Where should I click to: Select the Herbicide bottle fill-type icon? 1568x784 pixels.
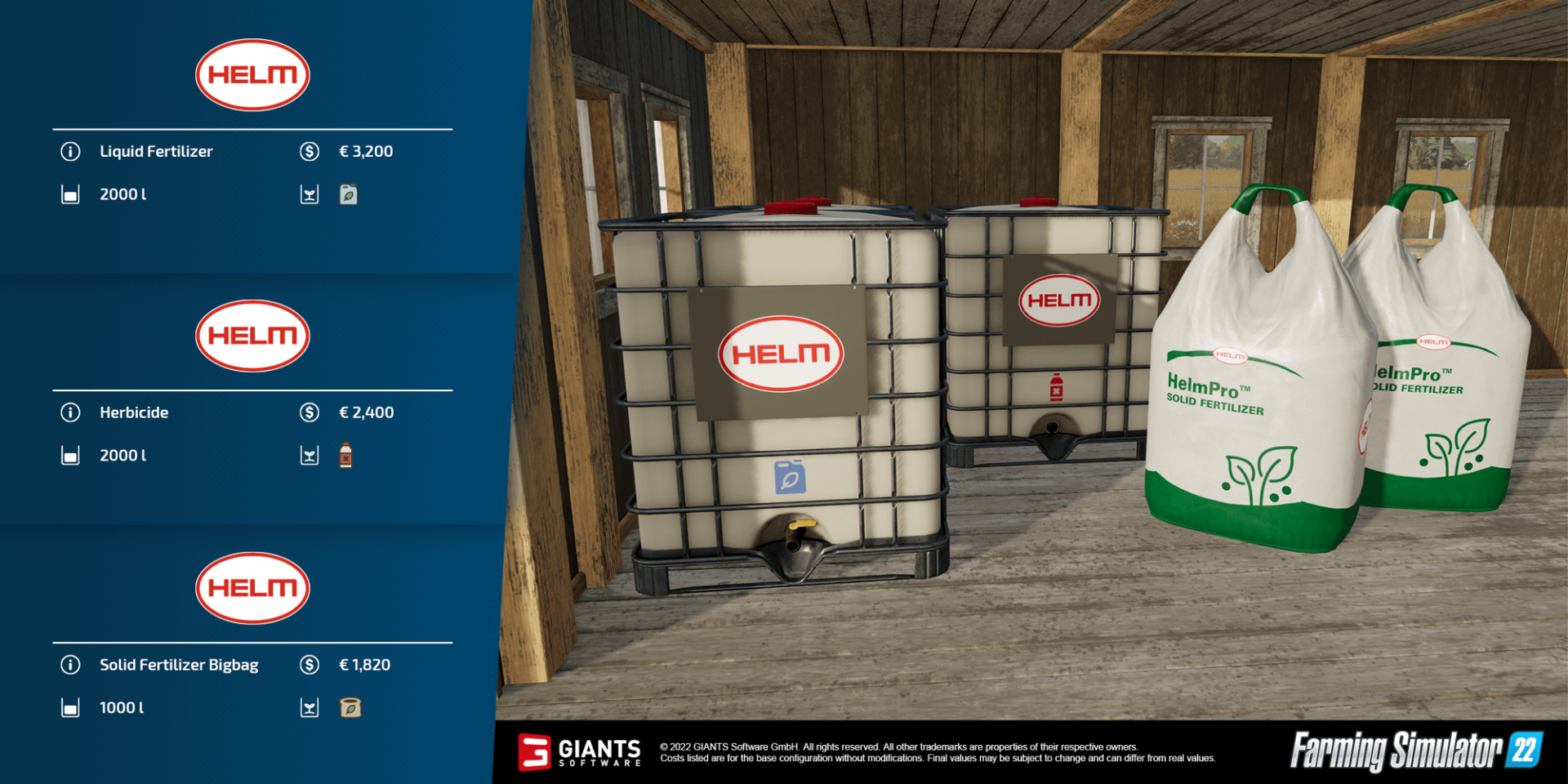click(346, 455)
